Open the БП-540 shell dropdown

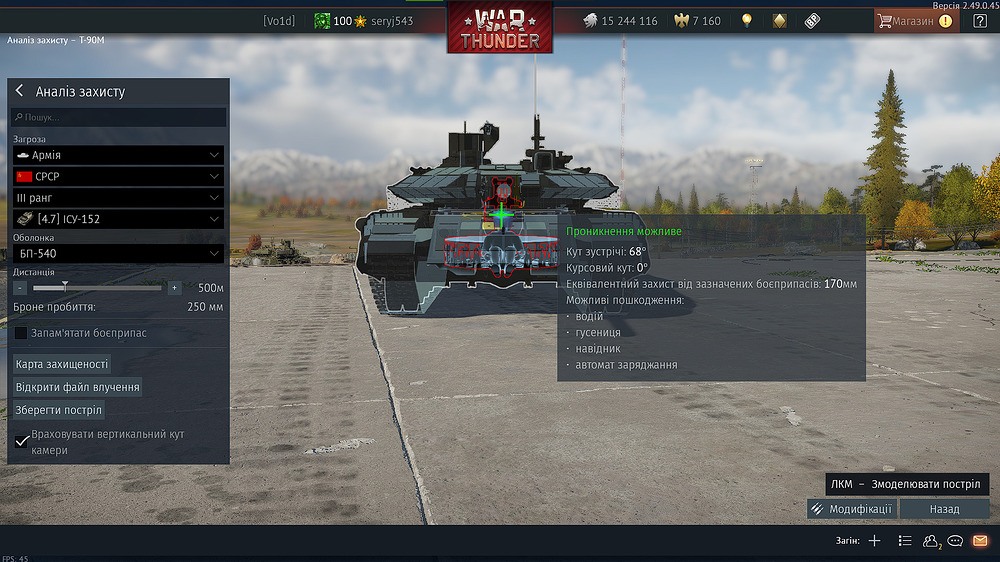coord(118,254)
